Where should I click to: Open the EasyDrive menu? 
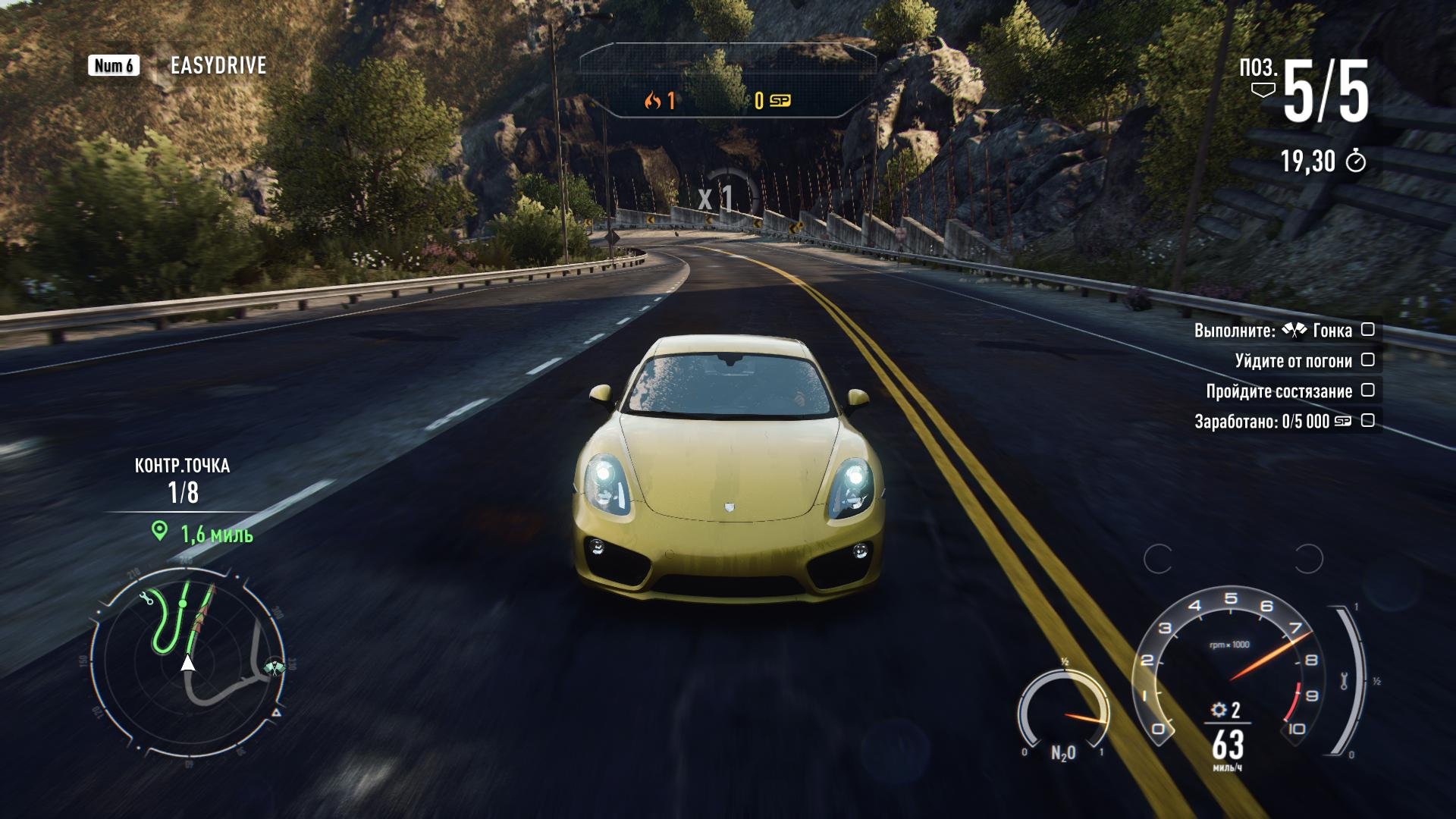218,66
